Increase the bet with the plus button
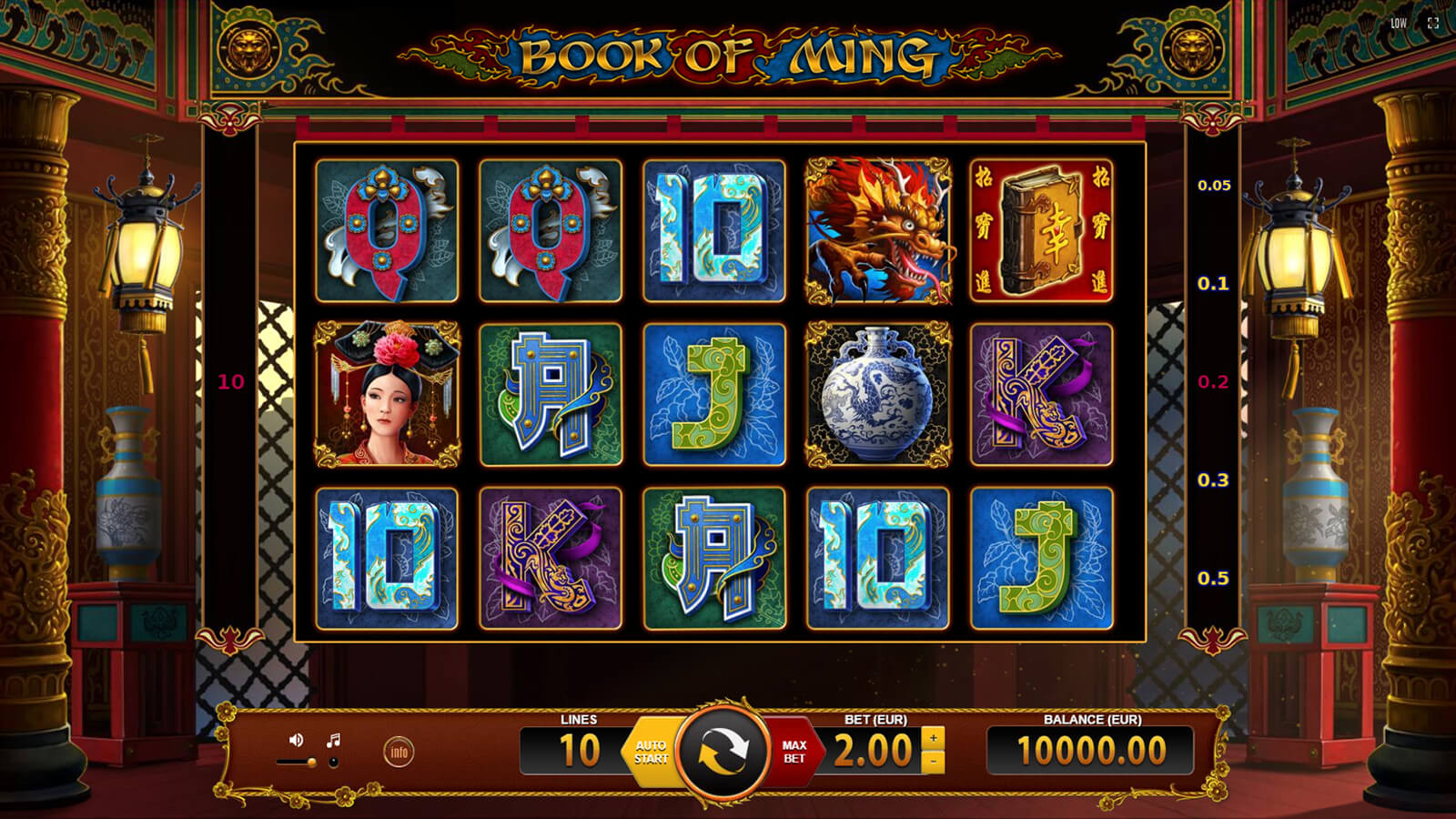The image size is (1456, 819). [x=933, y=738]
